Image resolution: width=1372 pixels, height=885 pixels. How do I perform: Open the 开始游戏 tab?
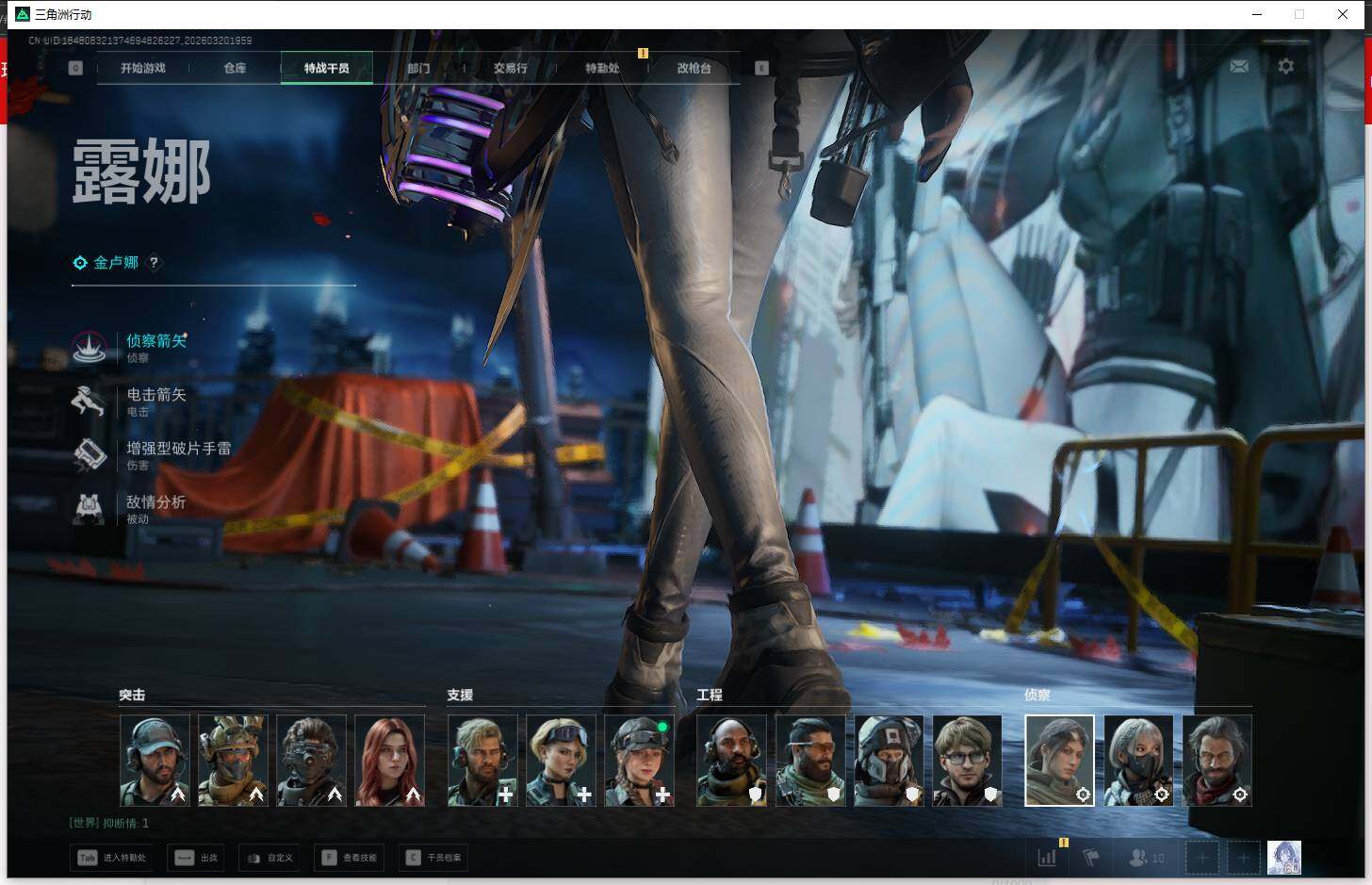tap(143, 68)
